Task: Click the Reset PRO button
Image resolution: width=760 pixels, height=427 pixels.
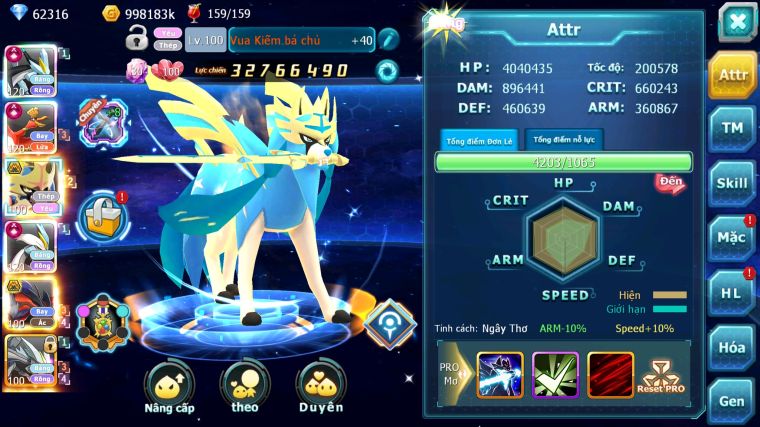Action: (x=662, y=376)
